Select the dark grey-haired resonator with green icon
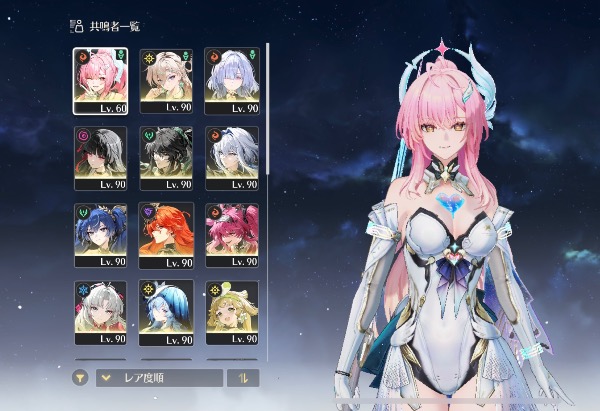The image size is (600, 411). tap(166, 155)
